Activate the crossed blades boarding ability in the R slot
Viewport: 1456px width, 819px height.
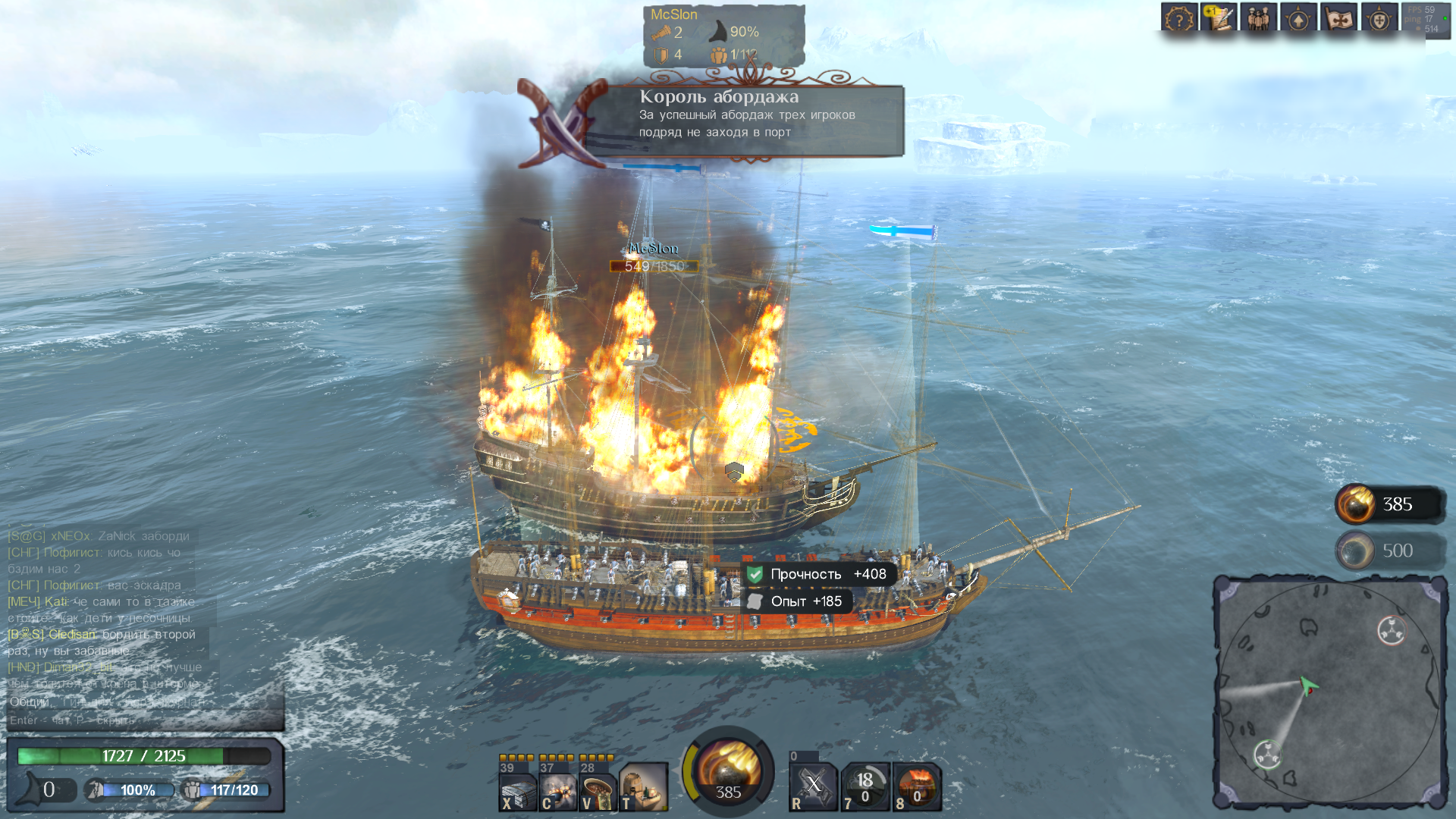pyautogui.click(x=813, y=786)
